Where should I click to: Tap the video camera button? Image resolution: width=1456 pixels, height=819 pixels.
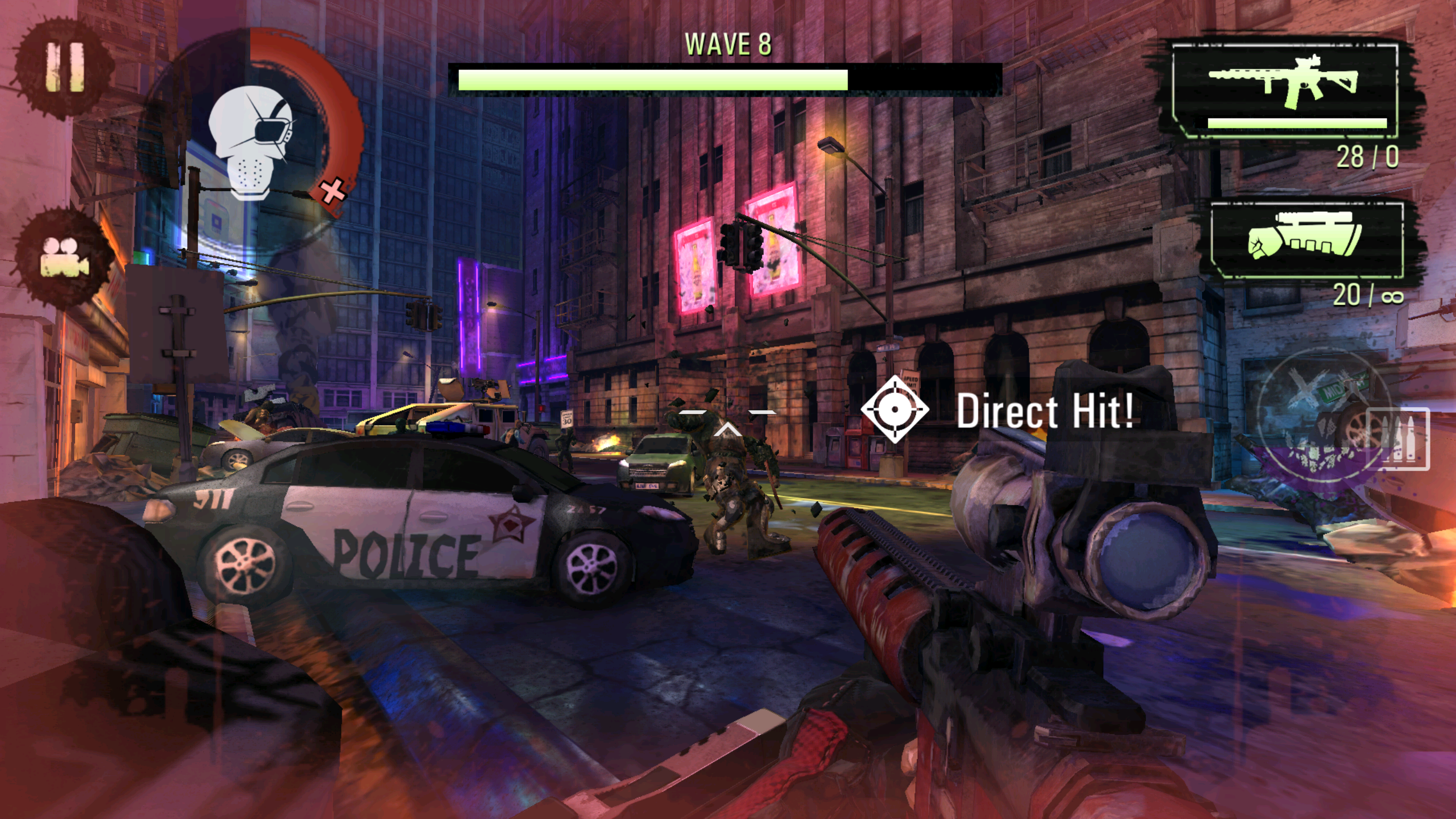[64, 258]
